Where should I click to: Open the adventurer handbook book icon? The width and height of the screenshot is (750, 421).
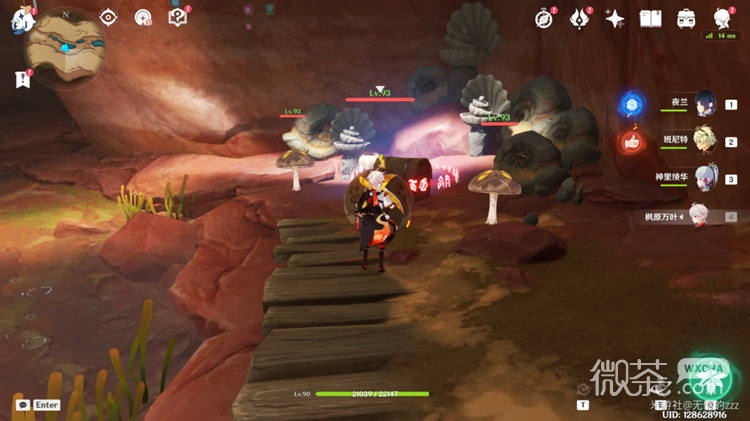[651, 18]
